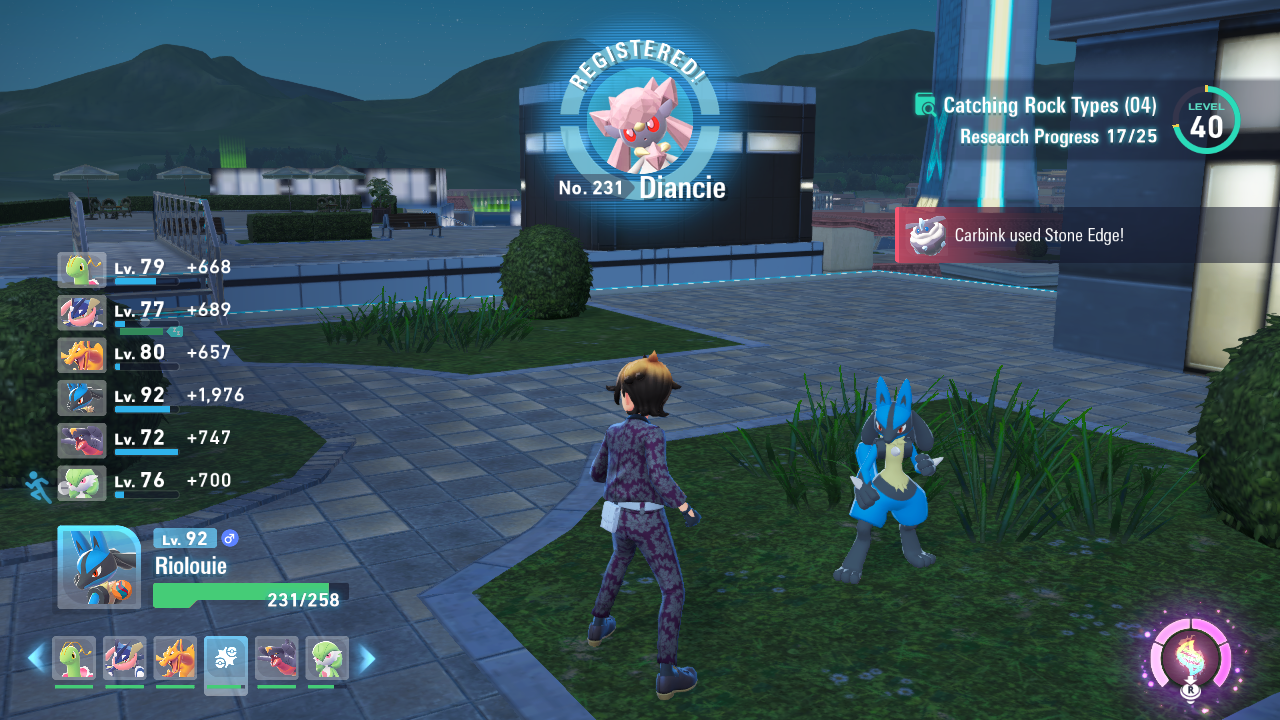The width and height of the screenshot is (1280, 720).
Task: Open Riolouie's large Lucario portrait
Action: tap(98, 567)
